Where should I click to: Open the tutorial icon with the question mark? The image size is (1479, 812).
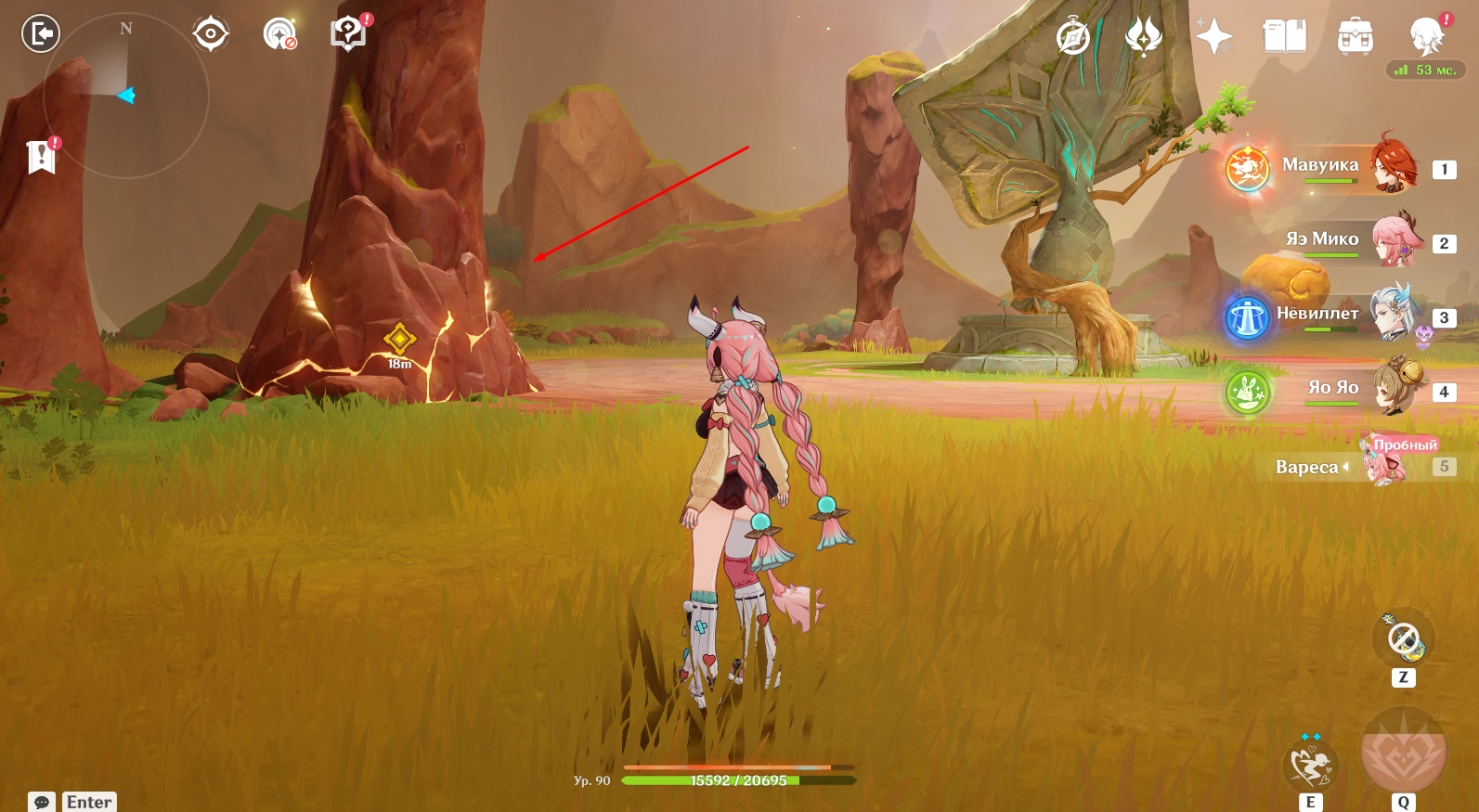pos(348,33)
